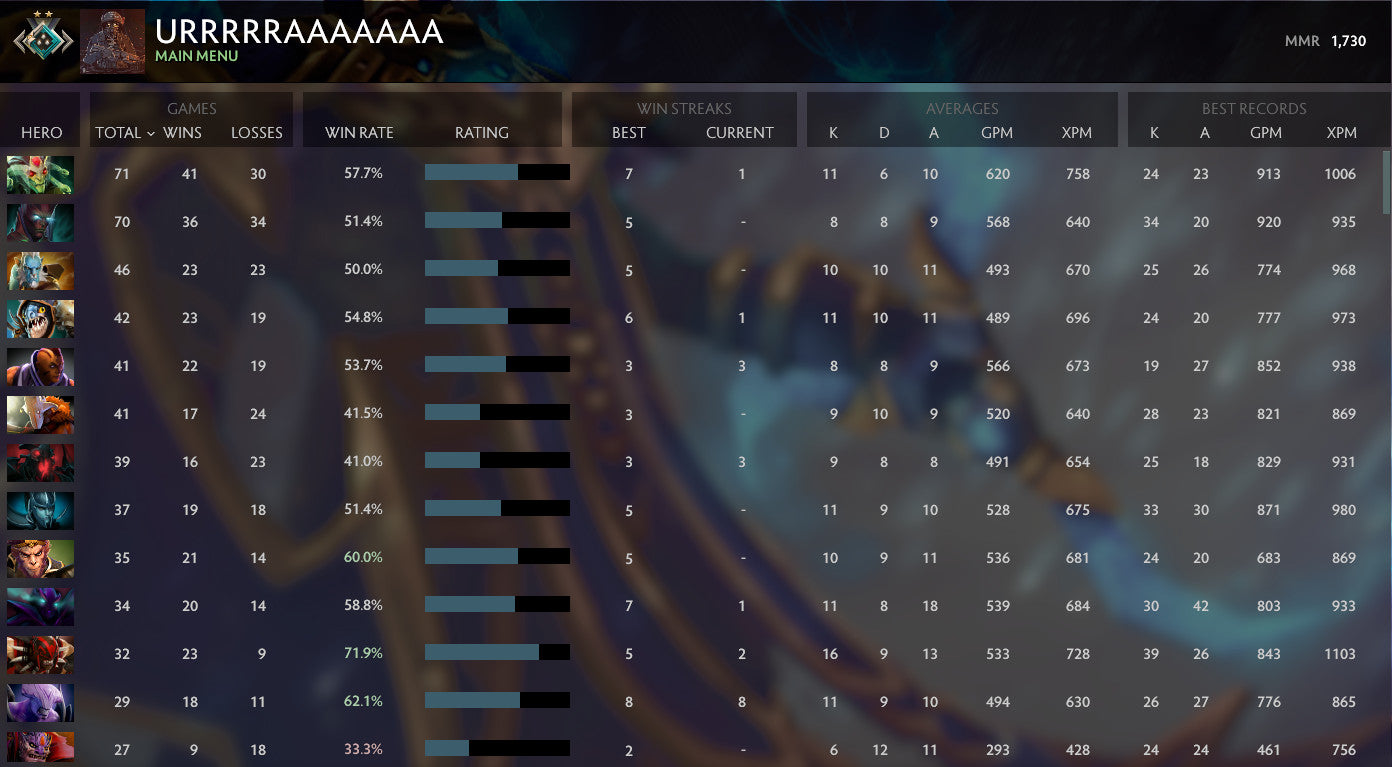This screenshot has height=767, width=1392.
Task: Click the LOSSES column header
Action: 256,132
